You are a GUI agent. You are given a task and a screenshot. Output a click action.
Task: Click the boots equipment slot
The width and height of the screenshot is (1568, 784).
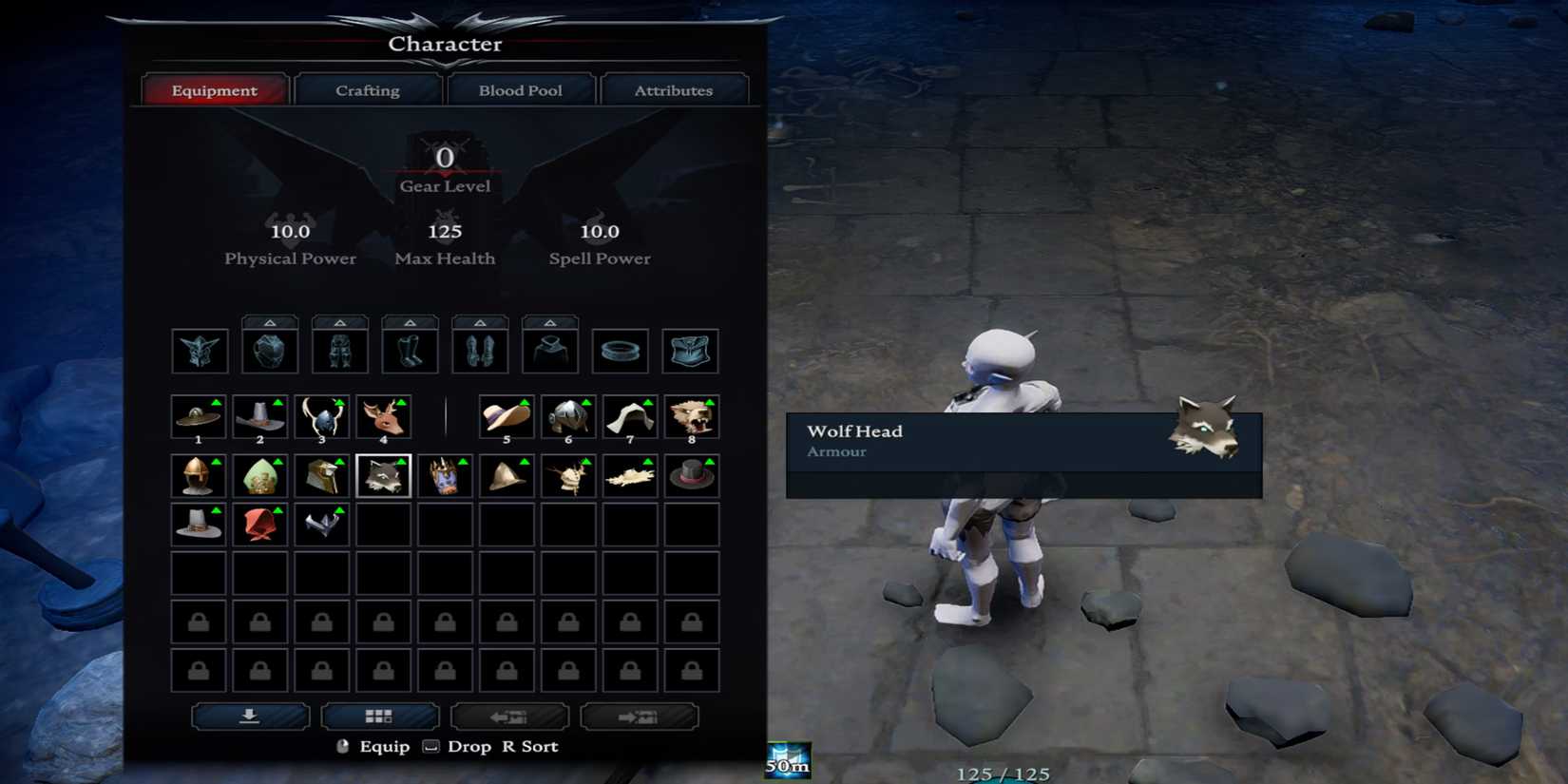click(x=410, y=350)
